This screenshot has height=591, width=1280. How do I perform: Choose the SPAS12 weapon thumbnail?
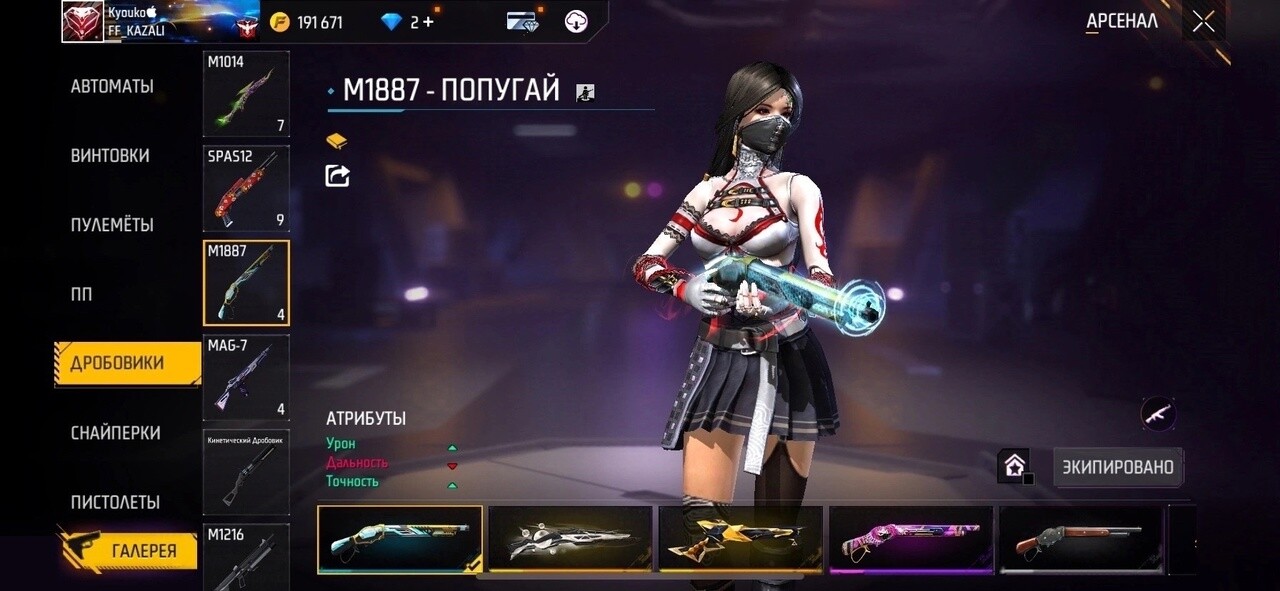pyautogui.click(x=246, y=188)
